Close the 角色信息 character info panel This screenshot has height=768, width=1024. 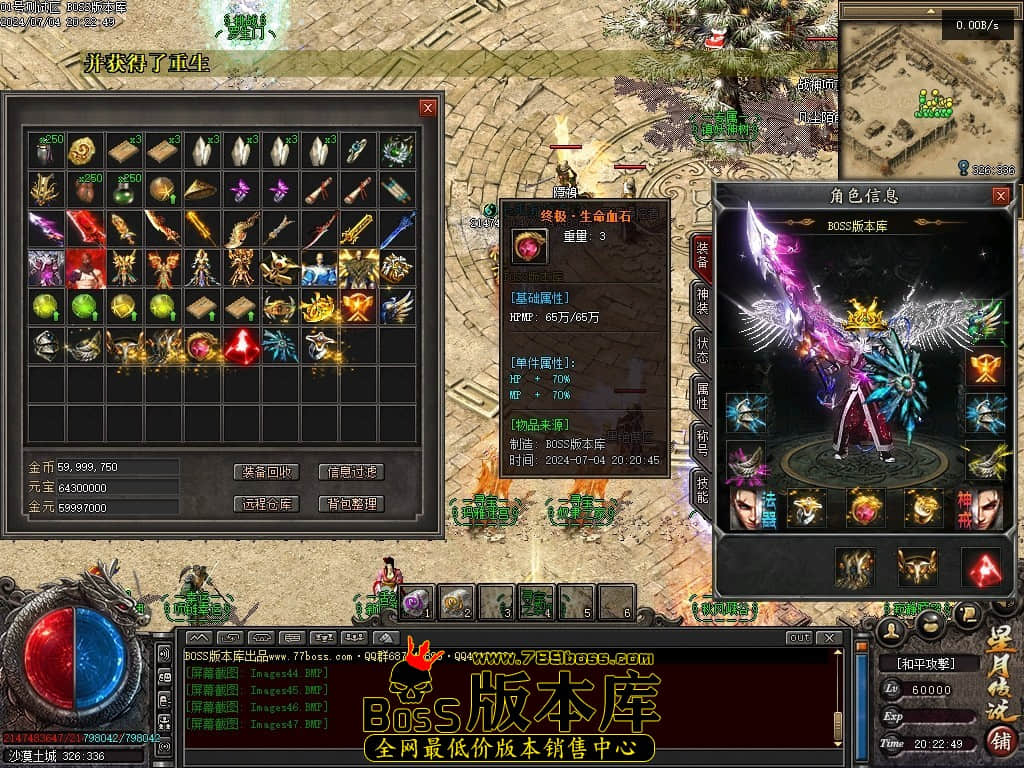[x=1000, y=196]
